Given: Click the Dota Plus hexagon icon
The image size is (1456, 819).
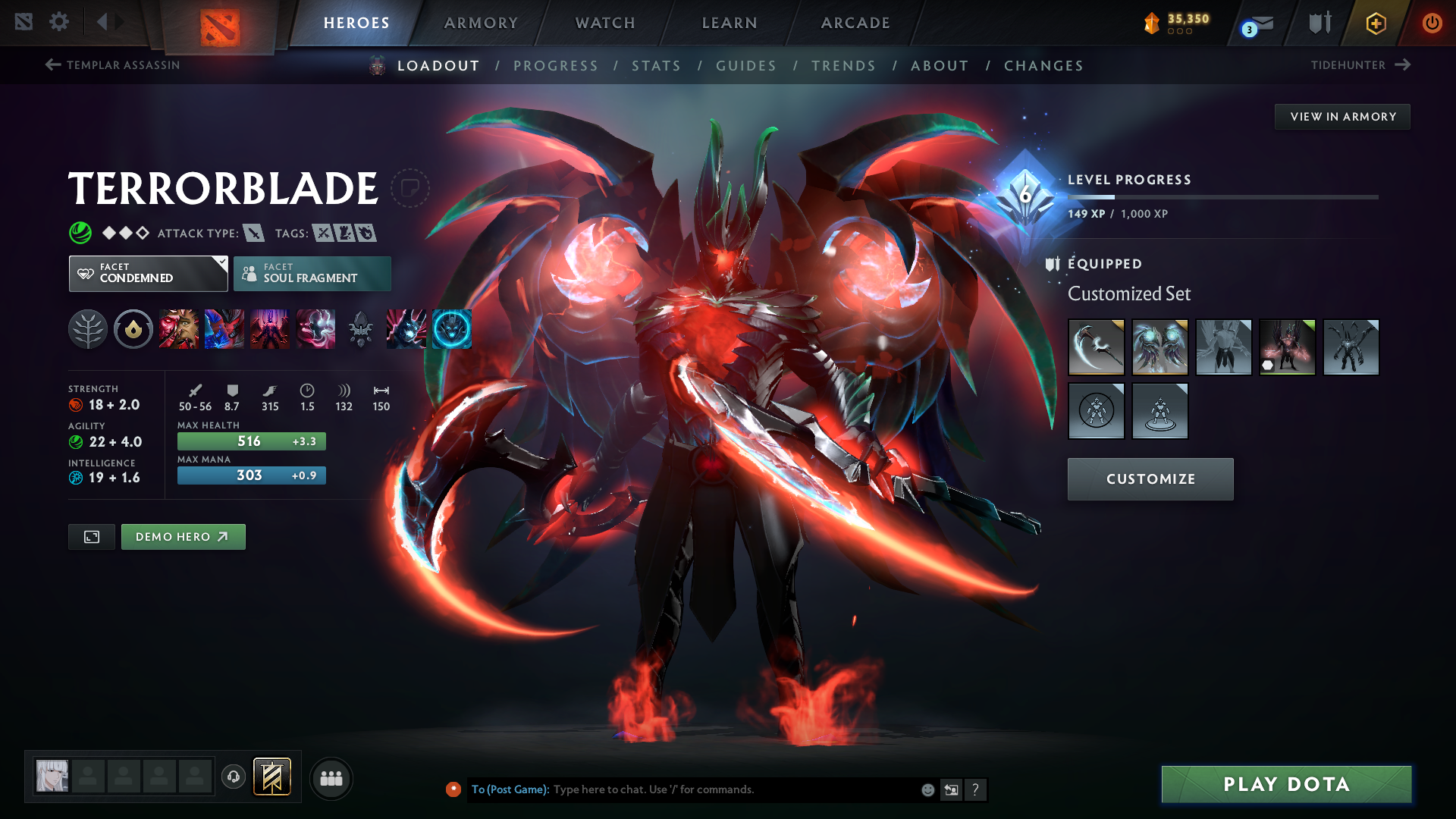Looking at the screenshot, I should point(1376,23).
